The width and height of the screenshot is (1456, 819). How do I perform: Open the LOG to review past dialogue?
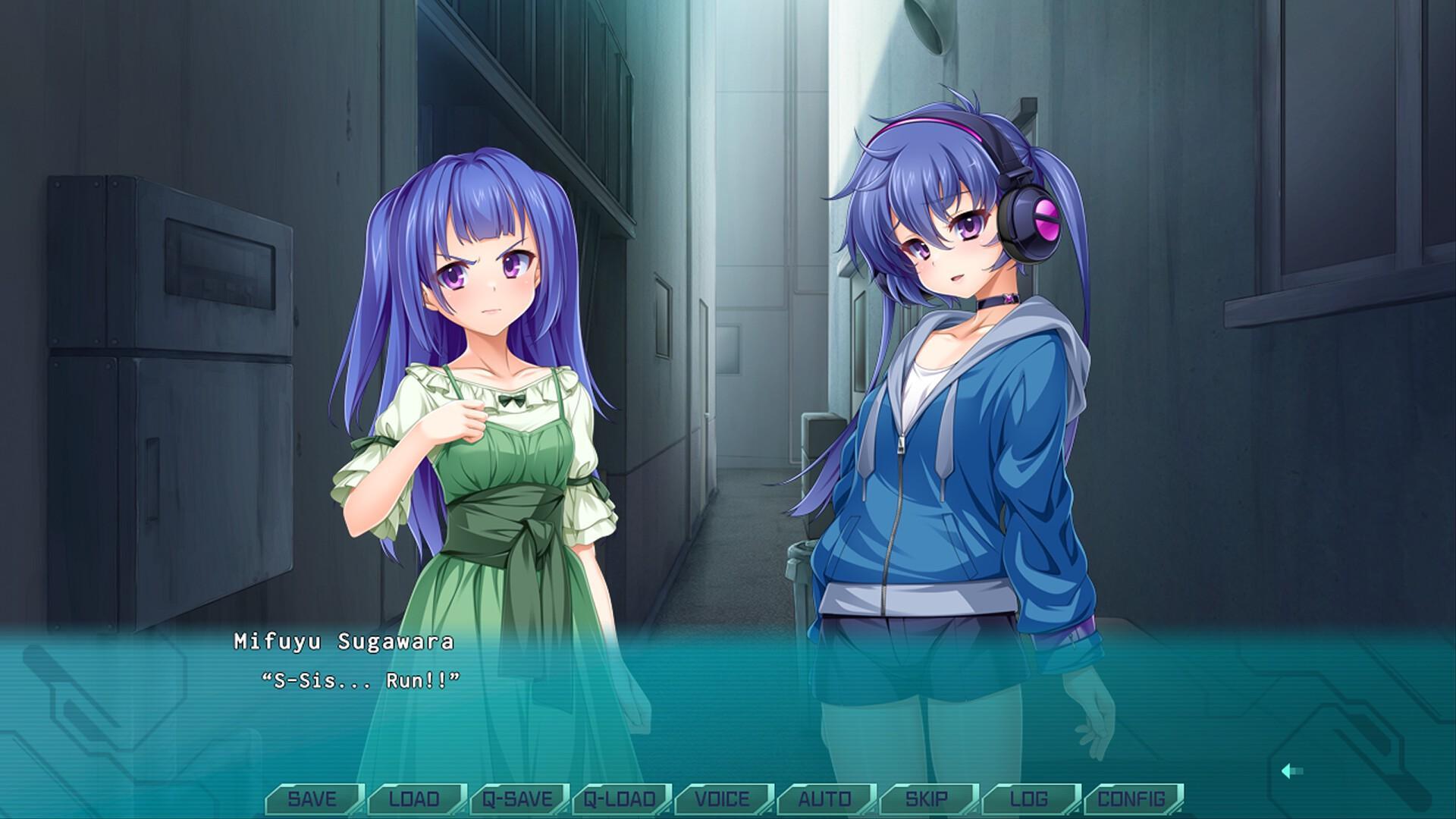tap(1031, 799)
